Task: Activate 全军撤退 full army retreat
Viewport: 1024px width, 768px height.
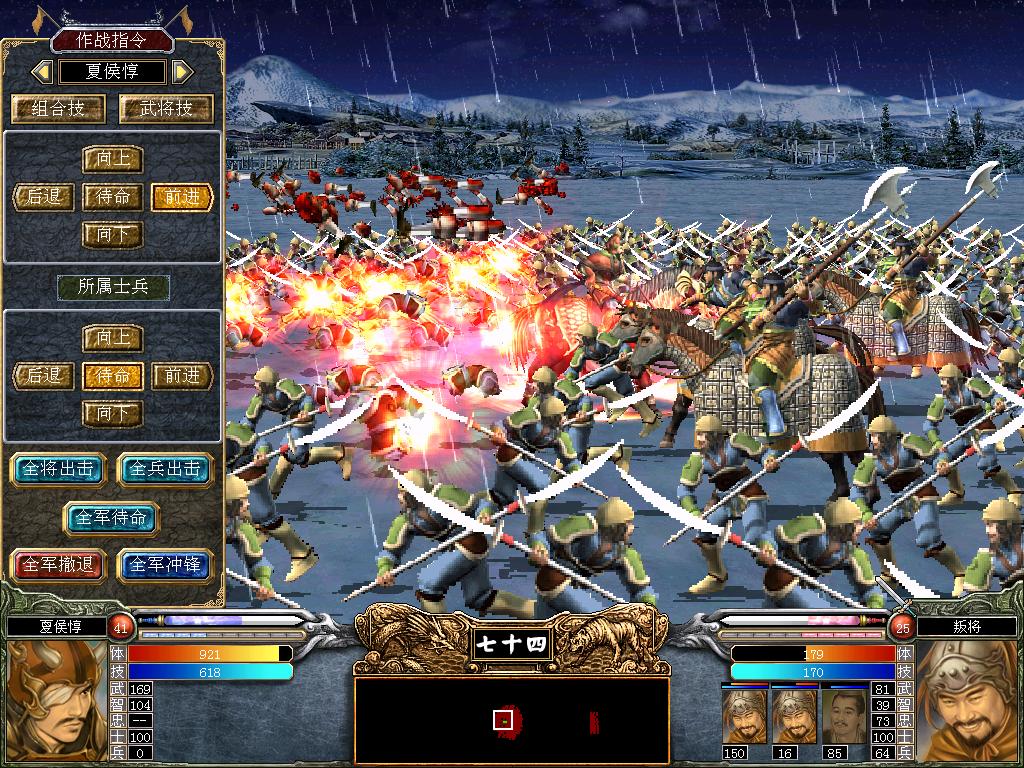Action: click(59, 565)
